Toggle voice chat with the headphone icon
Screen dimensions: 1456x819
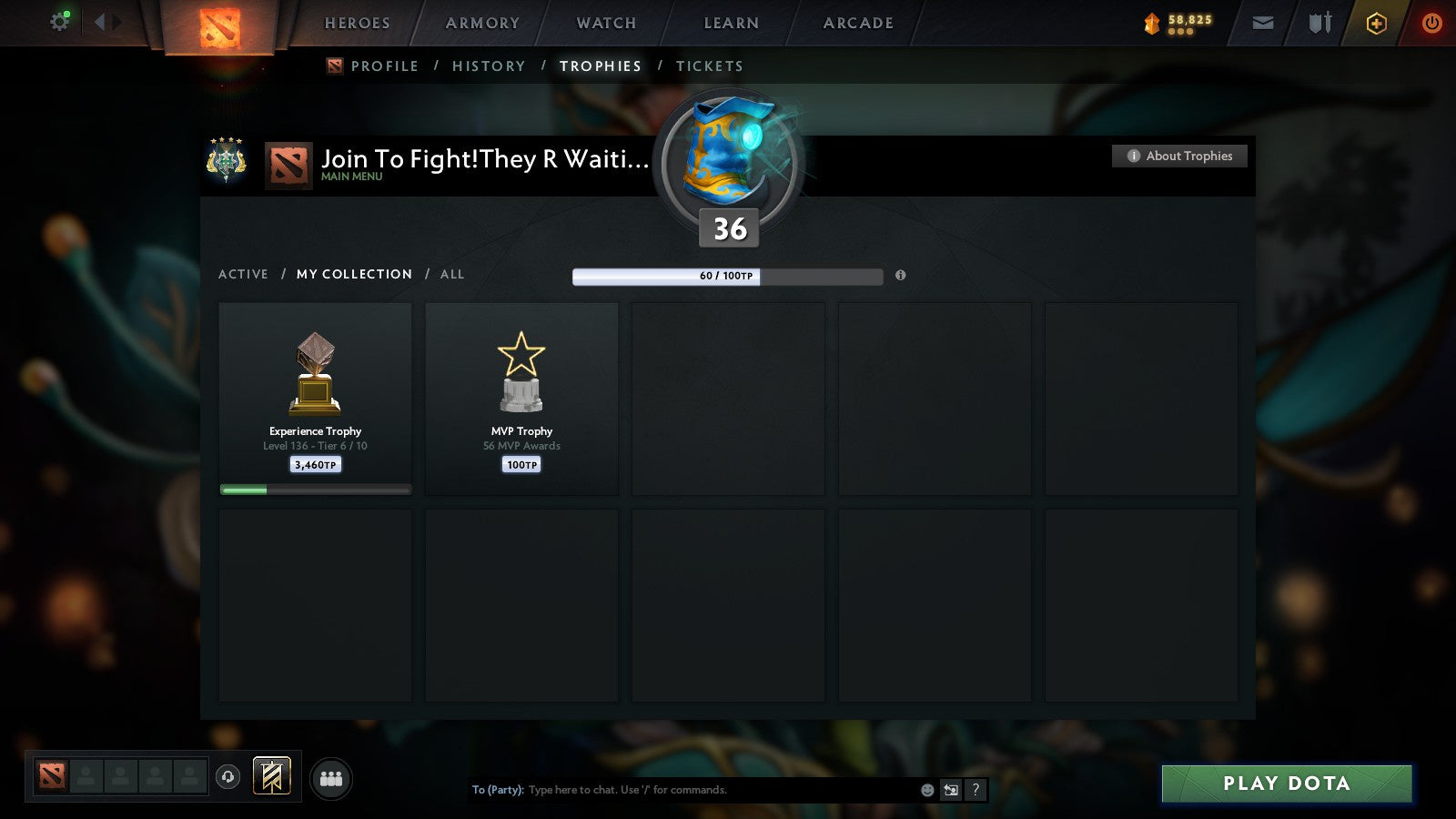click(x=226, y=775)
